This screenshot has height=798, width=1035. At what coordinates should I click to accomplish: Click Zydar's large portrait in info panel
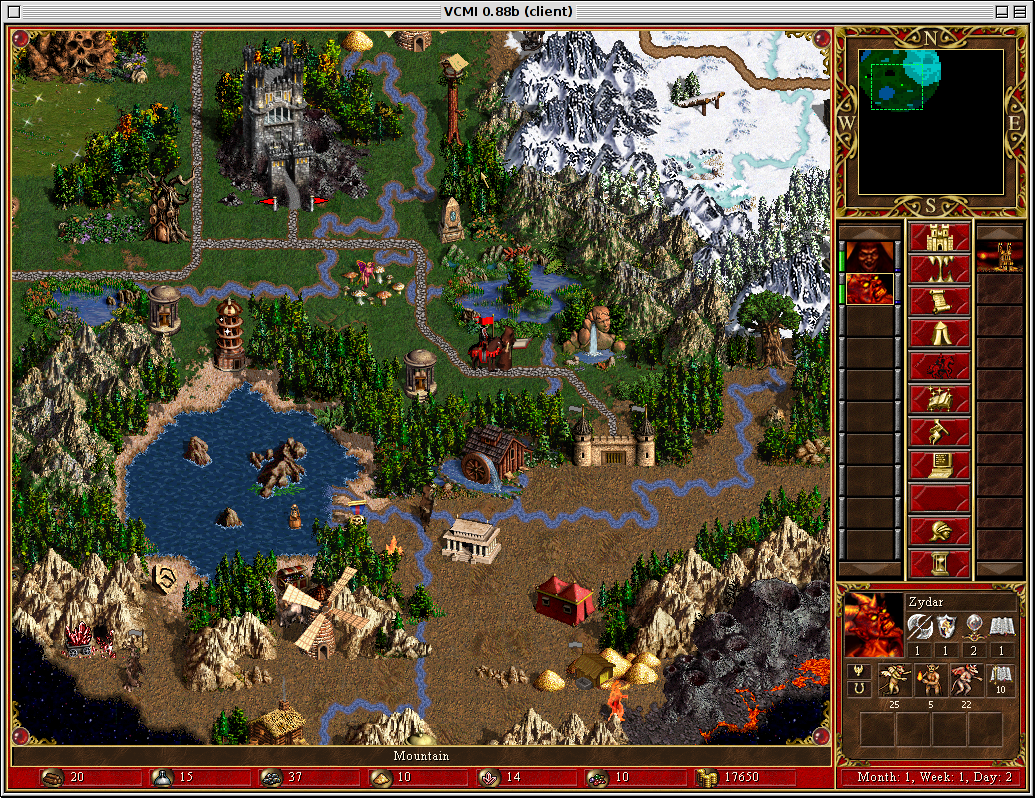coord(873,624)
